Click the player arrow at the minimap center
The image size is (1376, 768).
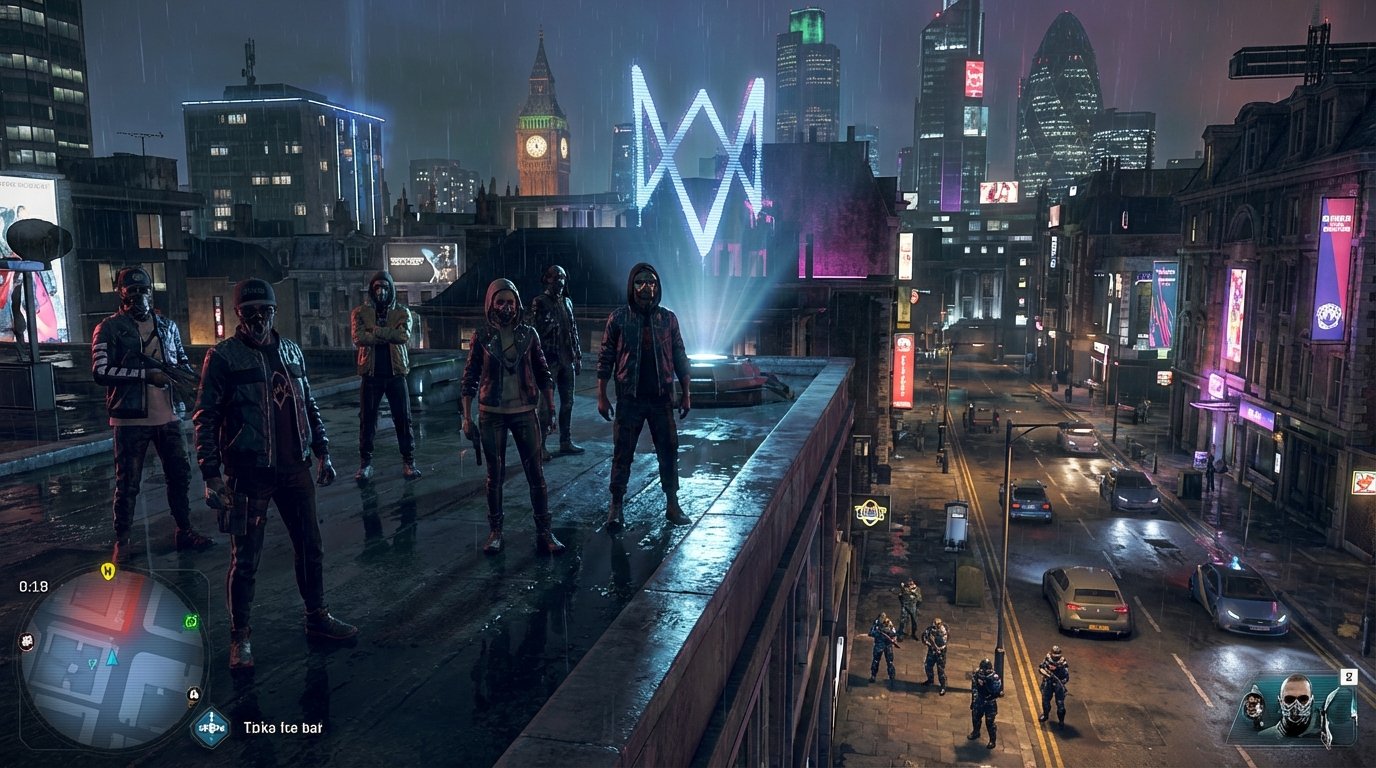[111, 659]
